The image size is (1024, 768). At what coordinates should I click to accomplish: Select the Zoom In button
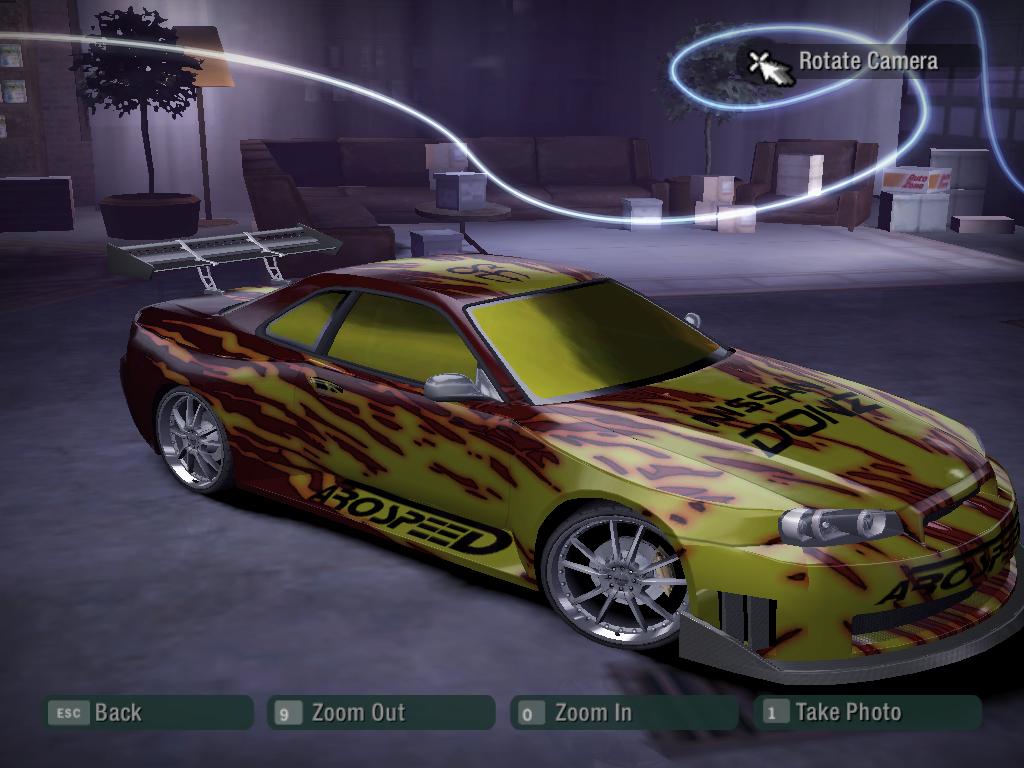click(622, 713)
